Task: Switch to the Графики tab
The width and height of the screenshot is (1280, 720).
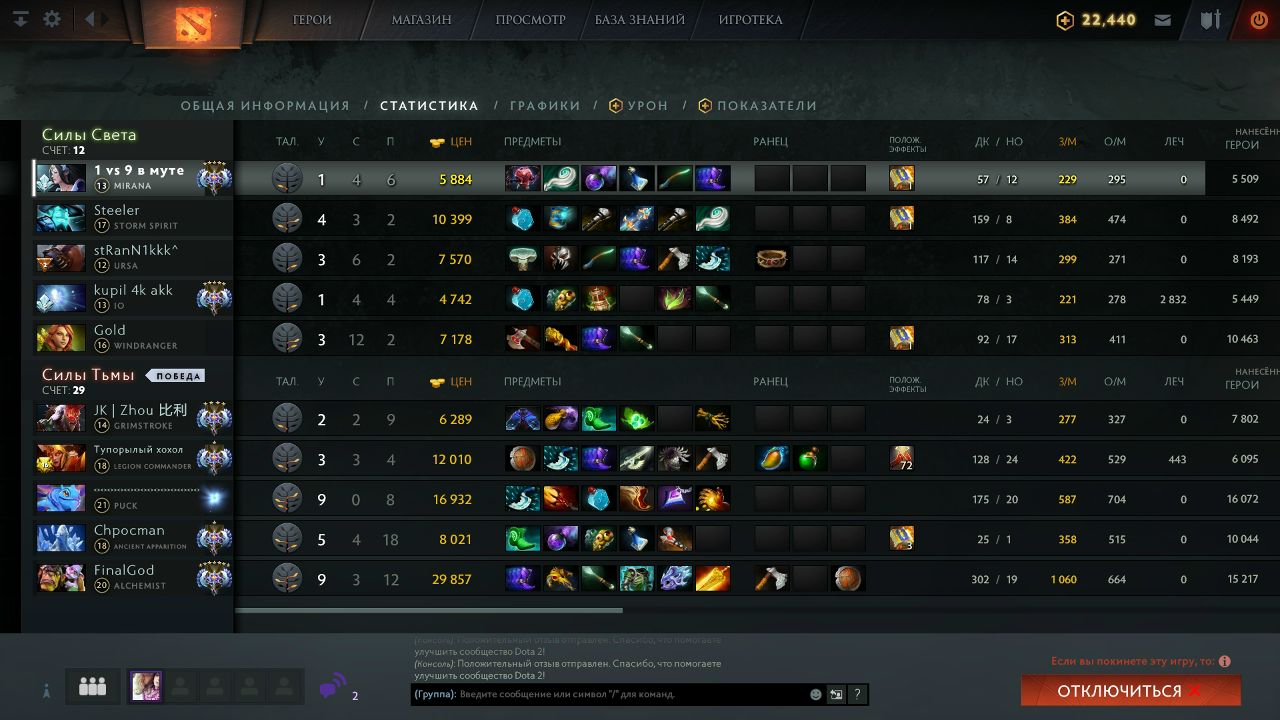Action: pyautogui.click(x=545, y=106)
